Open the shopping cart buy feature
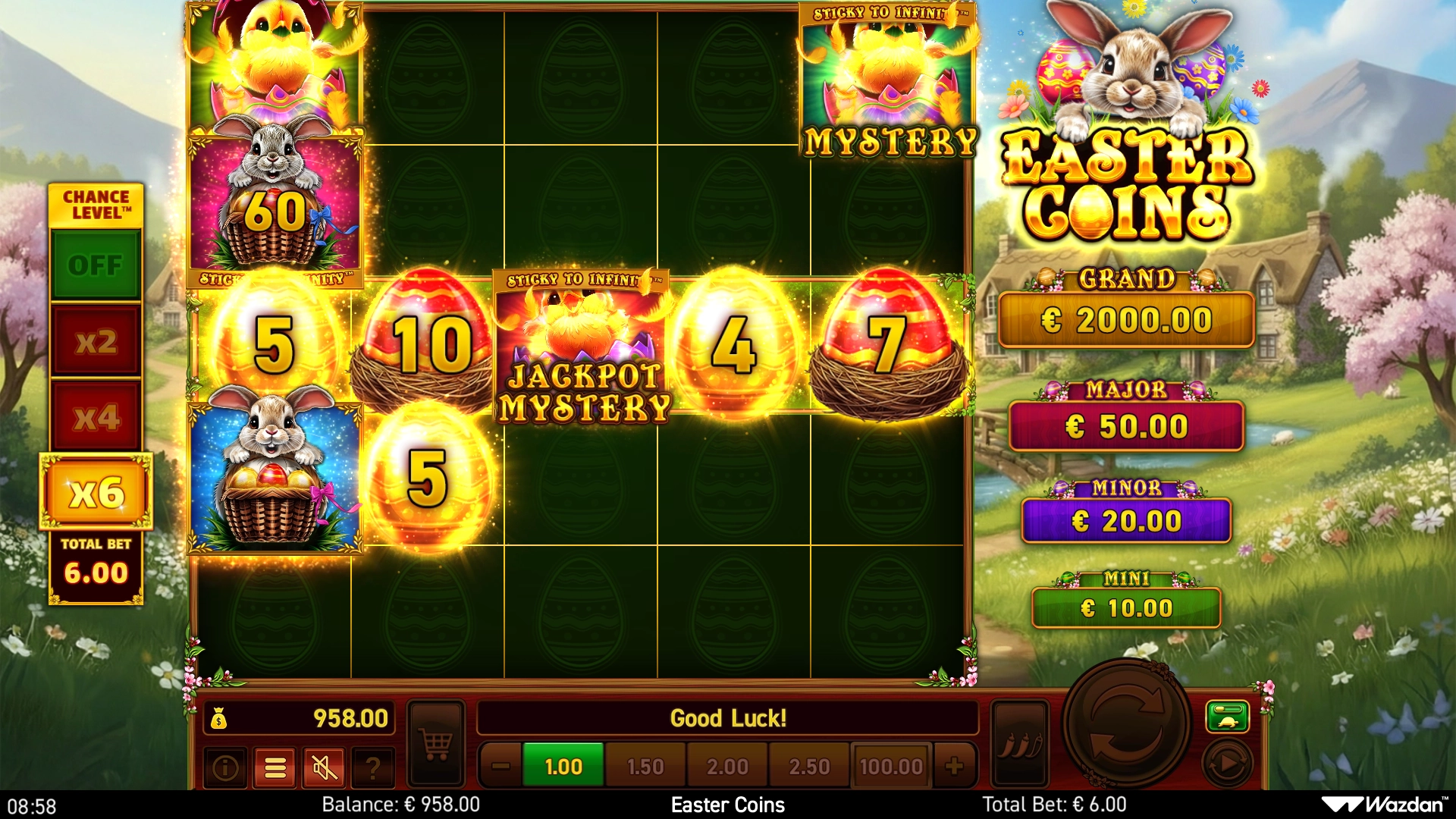1456x819 pixels. point(436,744)
